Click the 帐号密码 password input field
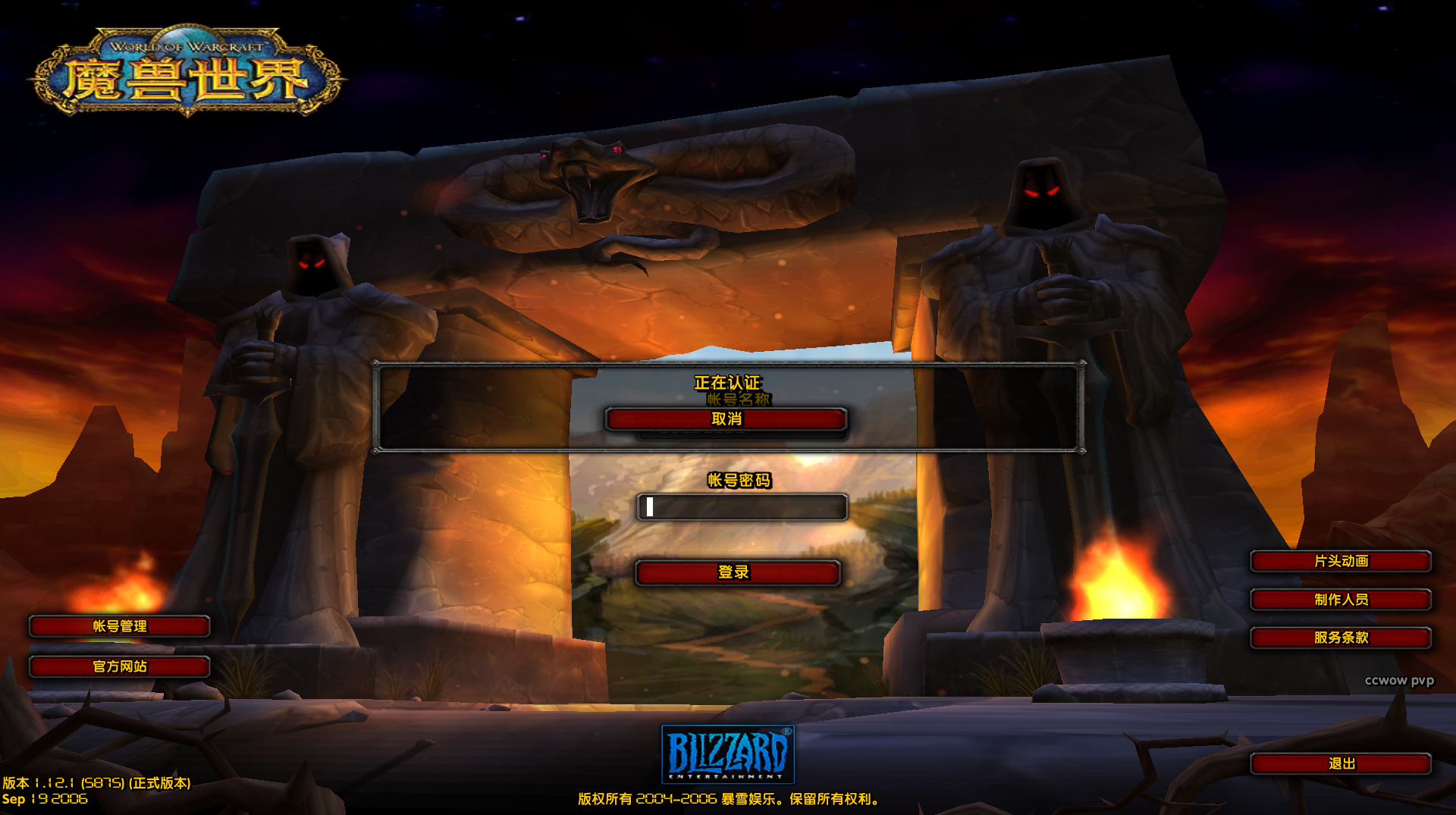The width and height of the screenshot is (1456, 815). 742,507
